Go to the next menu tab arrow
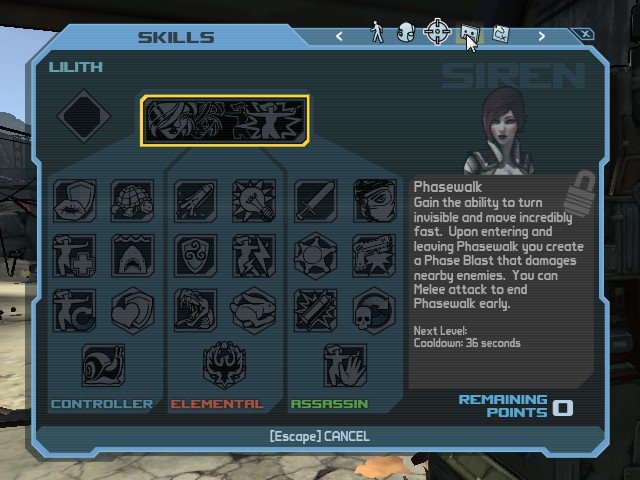 (x=542, y=36)
